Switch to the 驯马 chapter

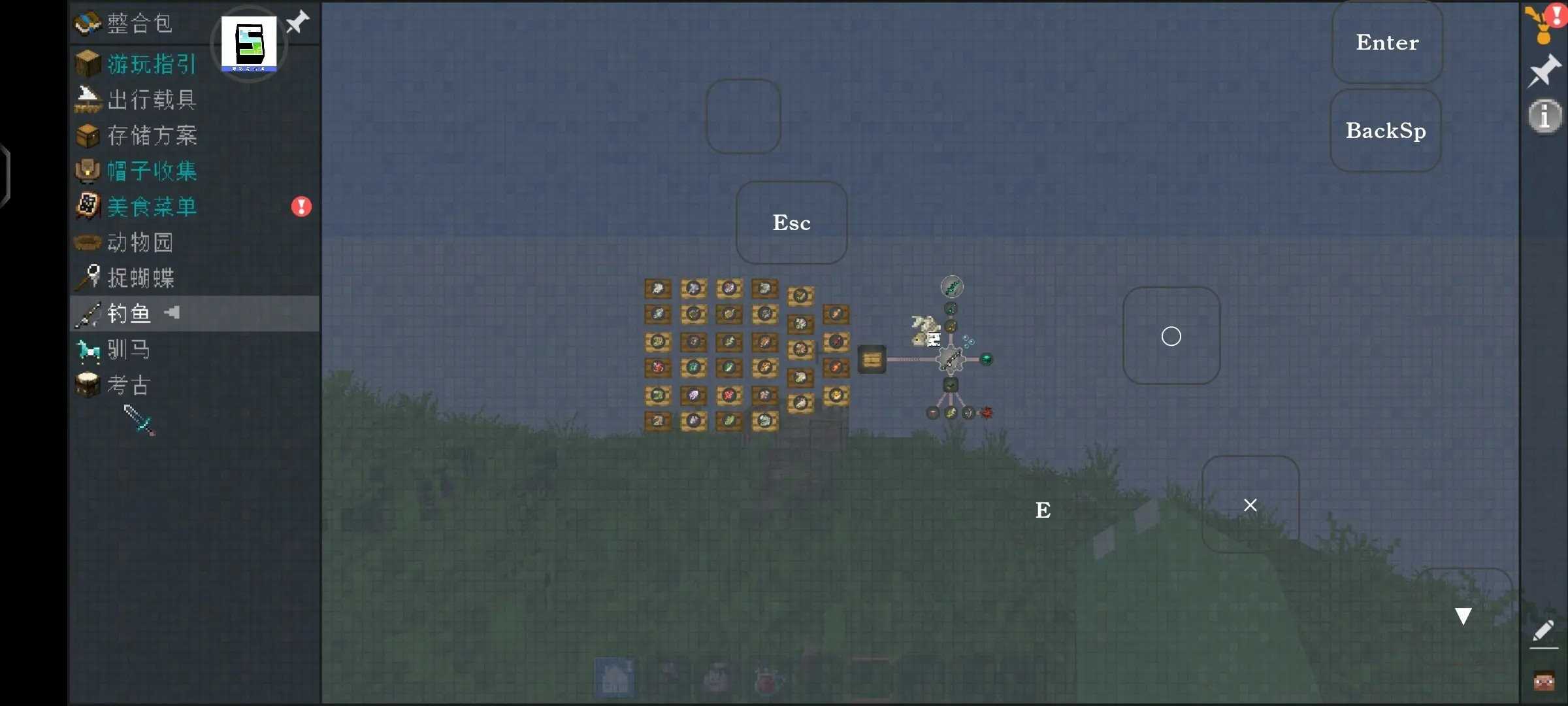[129, 349]
